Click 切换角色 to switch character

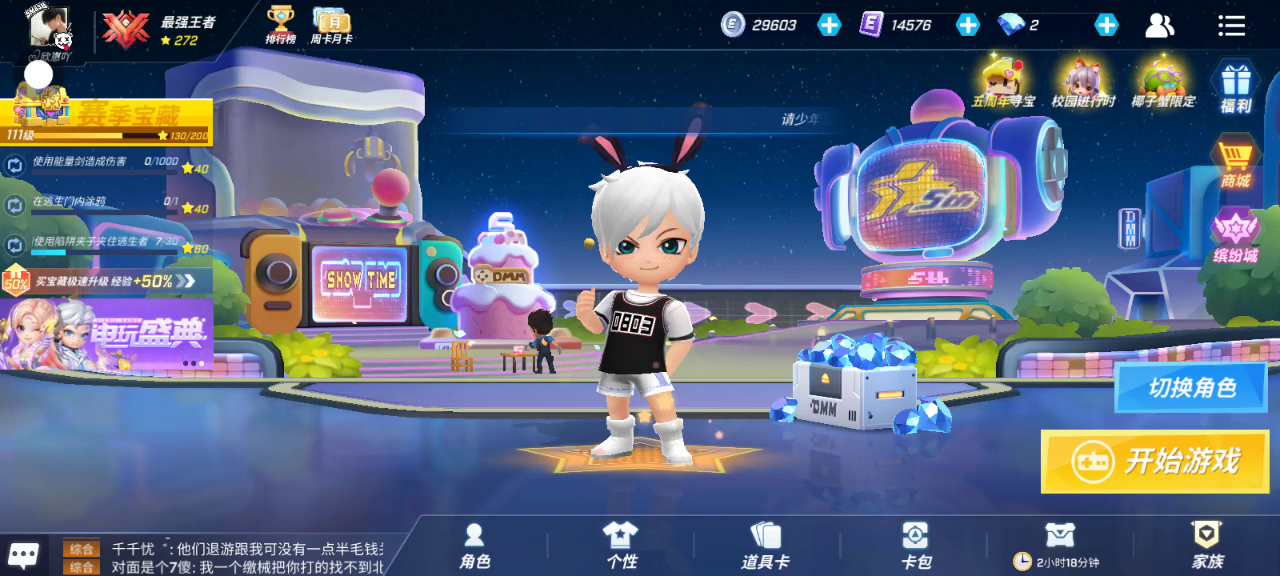[1191, 388]
